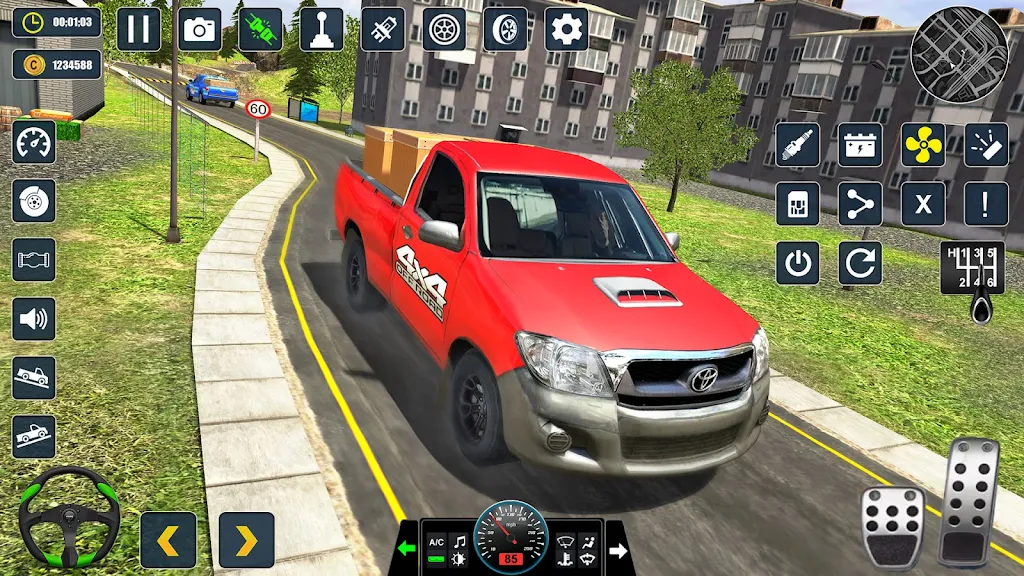Screen dimensions: 1024x576
Task: Toggle the speaker sound button
Action: 34,319
